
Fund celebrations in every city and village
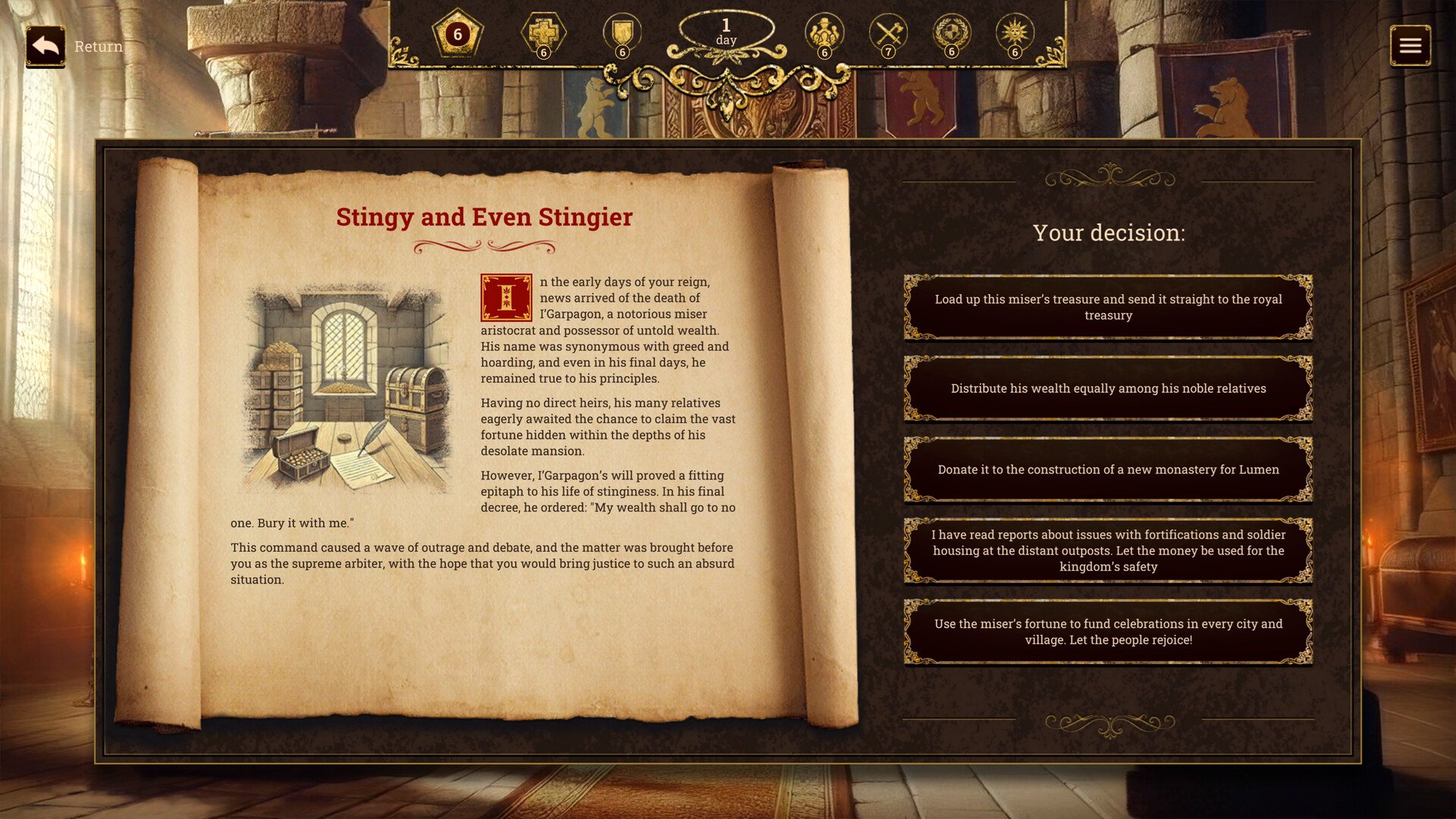coord(1108,632)
